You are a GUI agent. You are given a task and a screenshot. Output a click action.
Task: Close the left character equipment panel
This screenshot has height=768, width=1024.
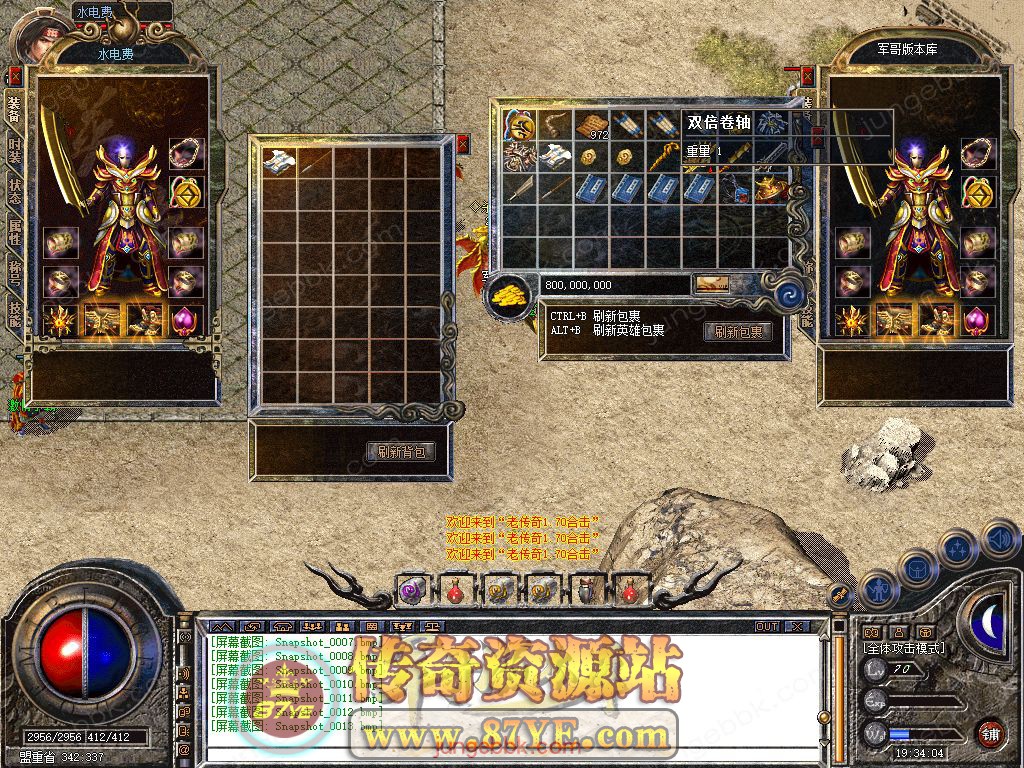tap(14, 75)
